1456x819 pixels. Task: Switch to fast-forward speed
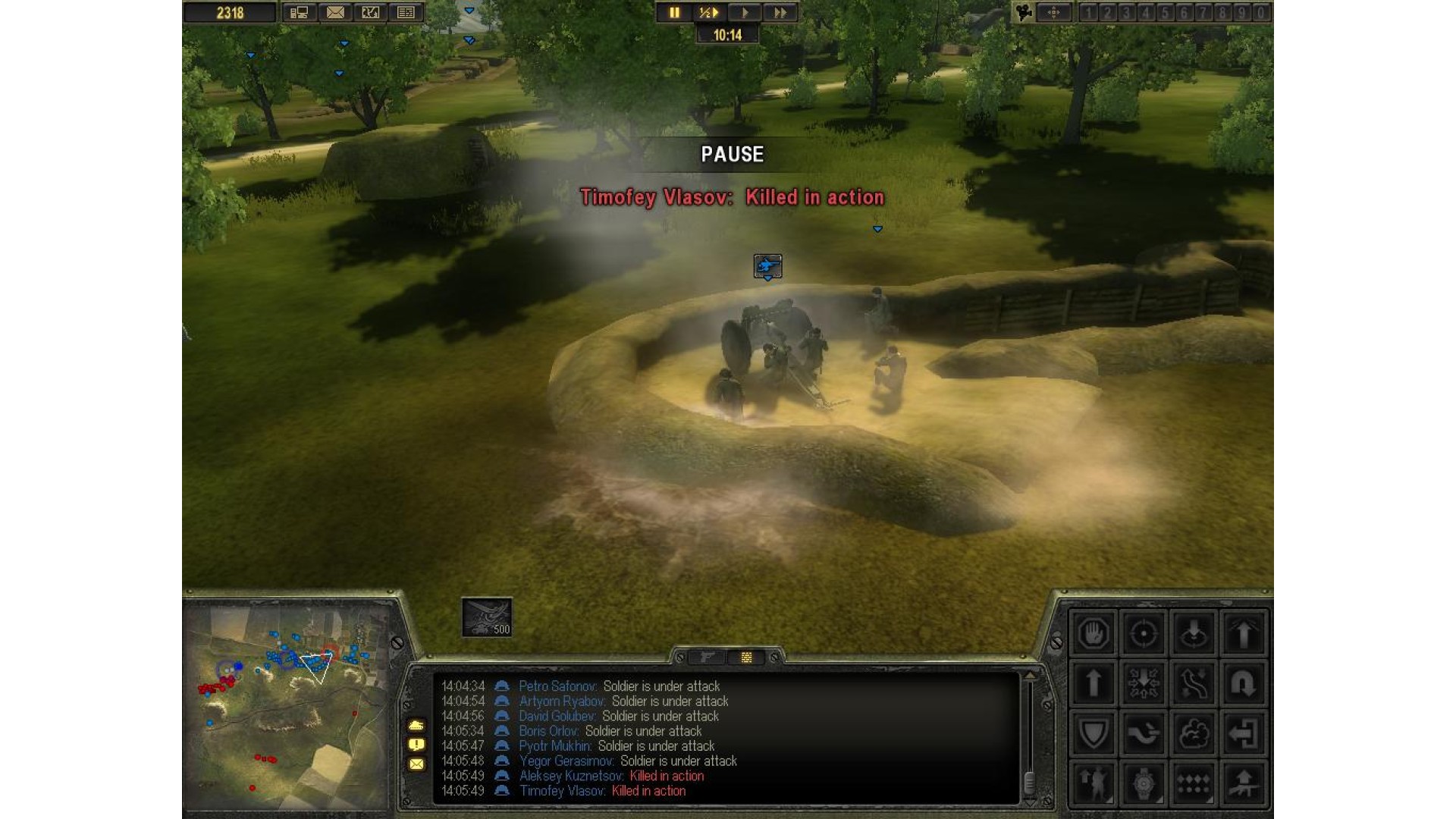780,13
